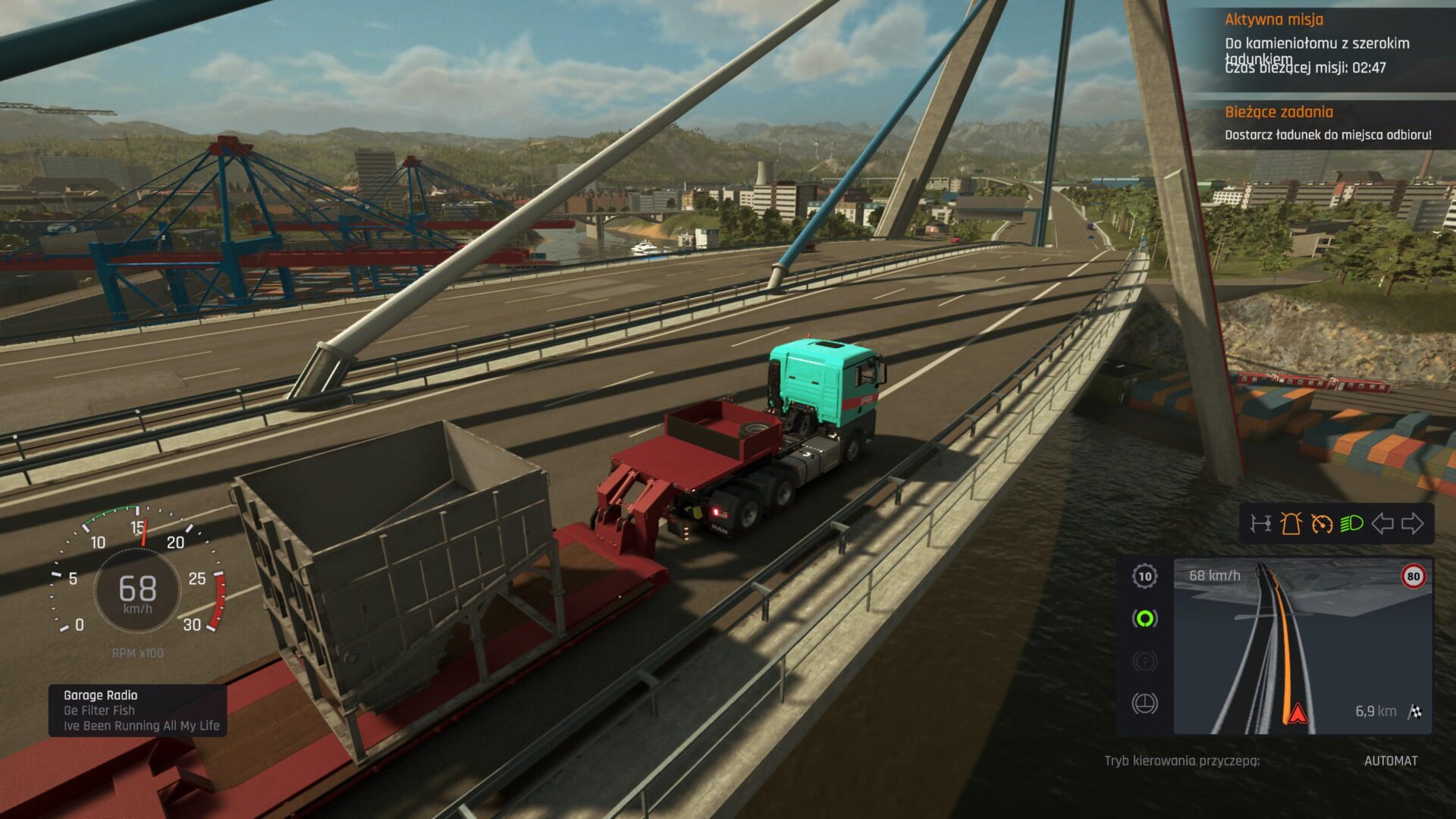Click the axle steering icon

(1261, 523)
